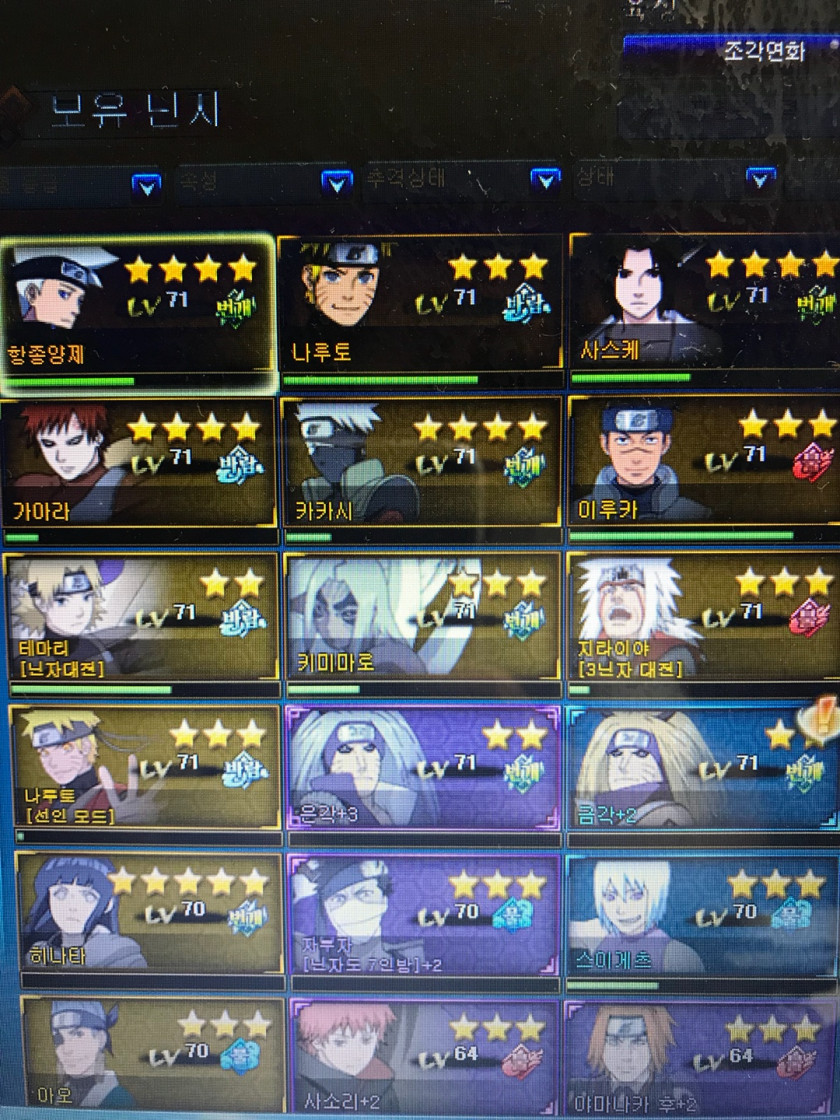Select the 키미마로 ninja card
The image size is (840, 1120).
420,618
